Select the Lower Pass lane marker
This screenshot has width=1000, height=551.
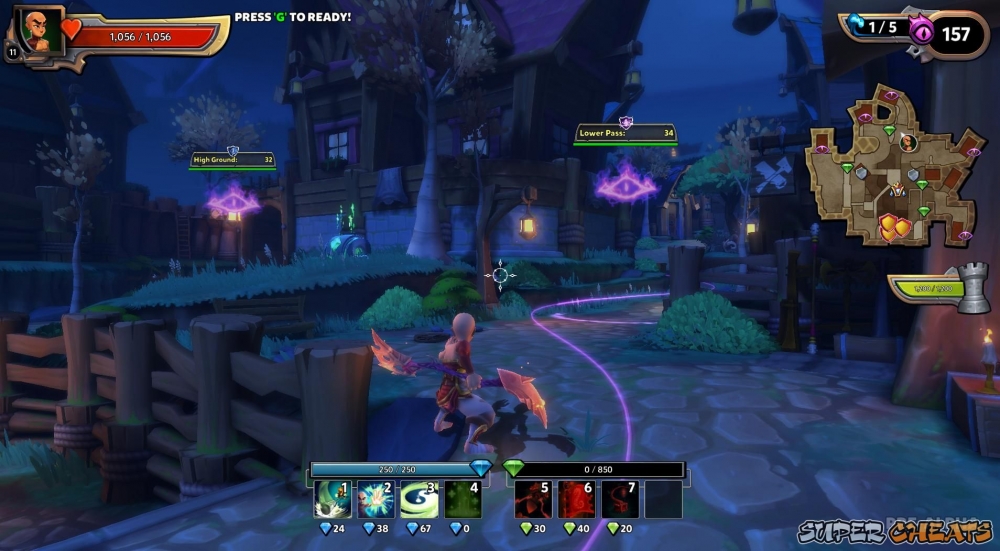[x=625, y=133]
